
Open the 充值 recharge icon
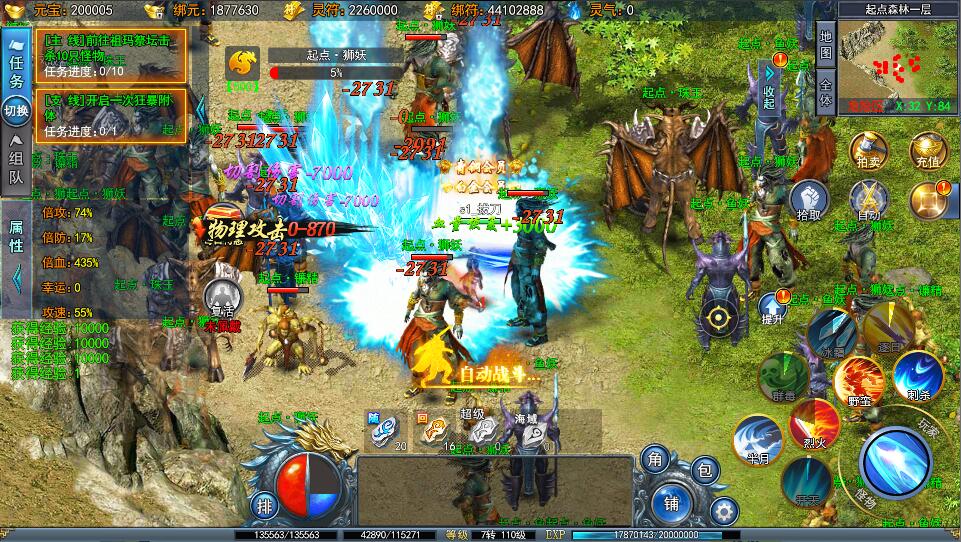(x=927, y=149)
